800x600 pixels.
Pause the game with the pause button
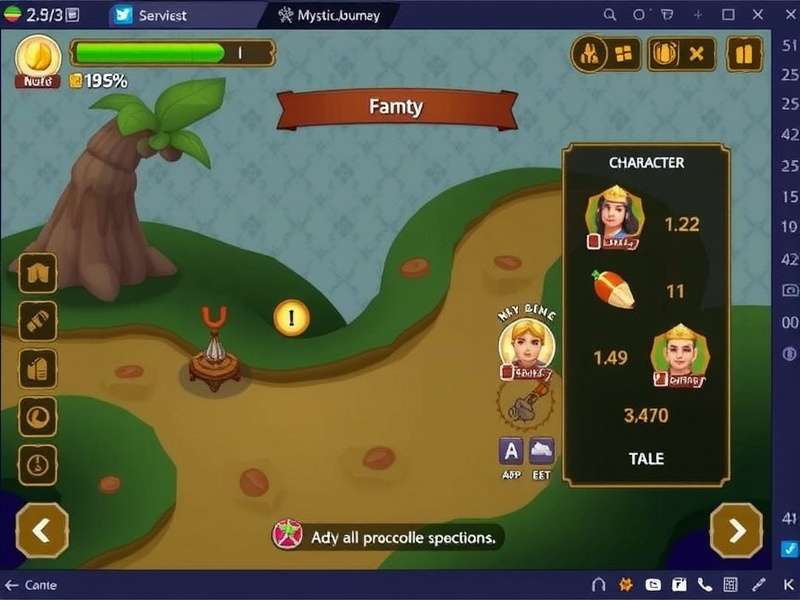[743, 54]
